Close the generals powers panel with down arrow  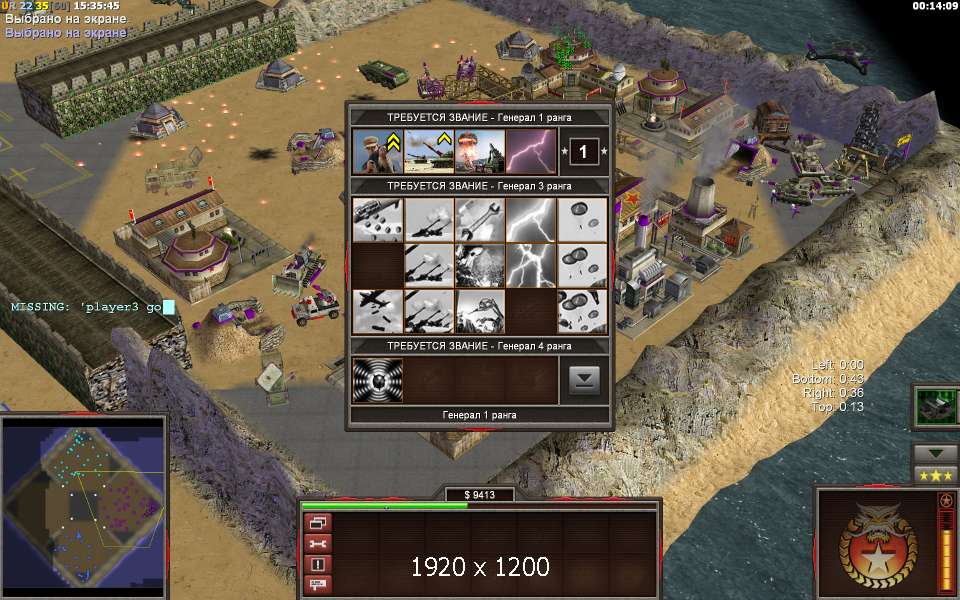tap(584, 380)
